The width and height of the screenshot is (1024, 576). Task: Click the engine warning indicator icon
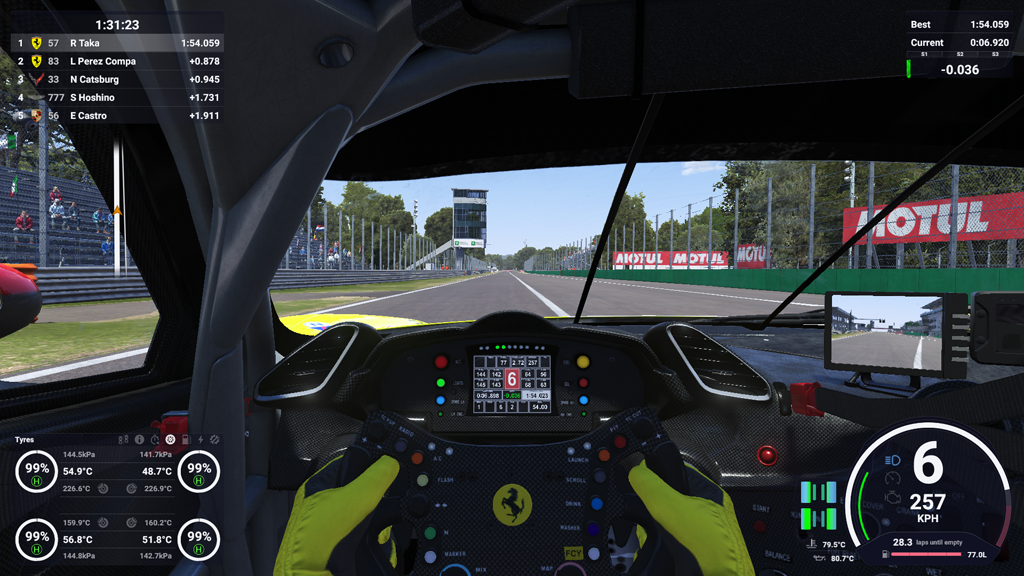pyautogui.click(x=894, y=495)
